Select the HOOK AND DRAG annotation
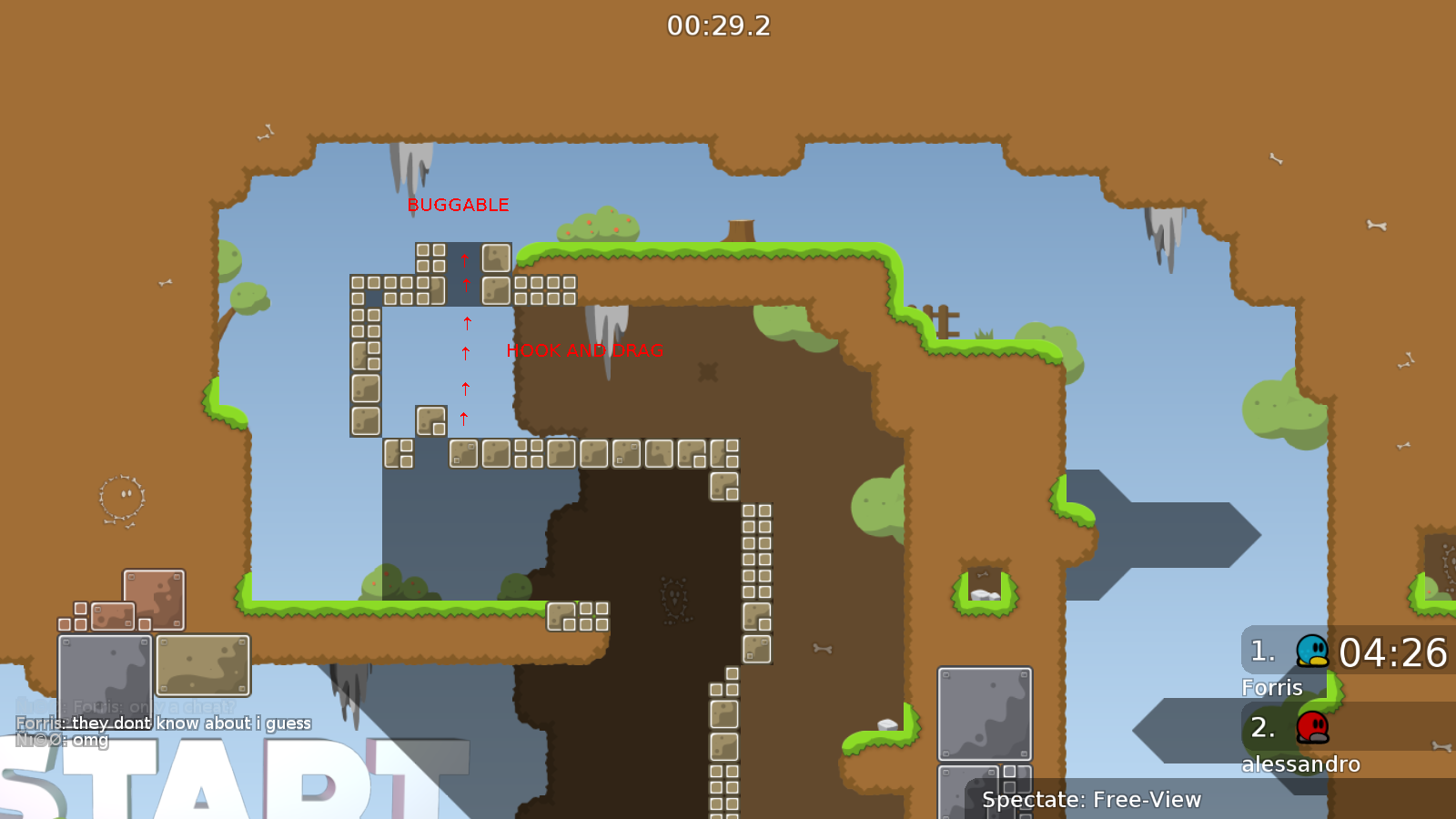The width and height of the screenshot is (1456, 819). (585, 349)
